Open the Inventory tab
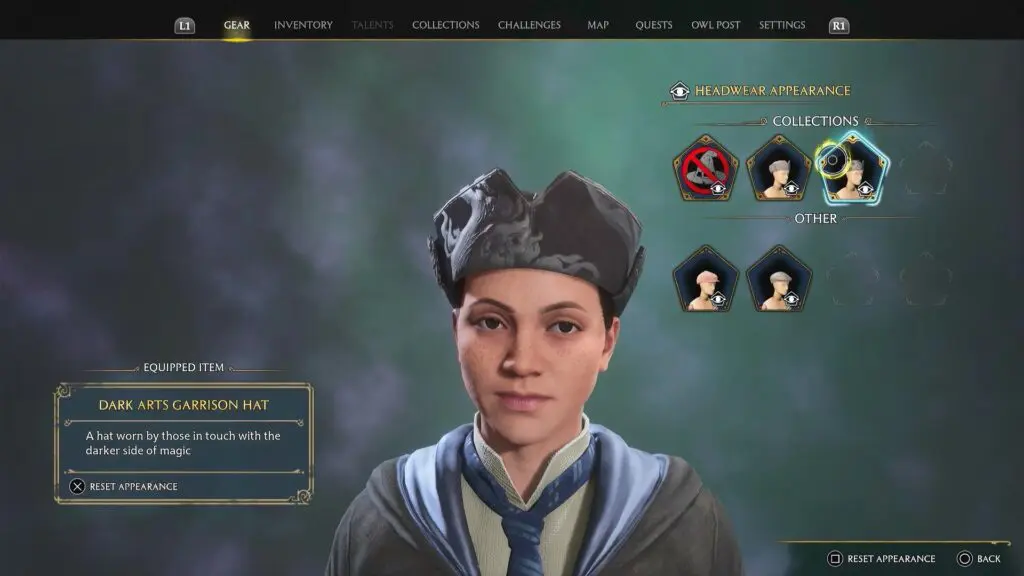The image size is (1024, 576). pyautogui.click(x=303, y=25)
